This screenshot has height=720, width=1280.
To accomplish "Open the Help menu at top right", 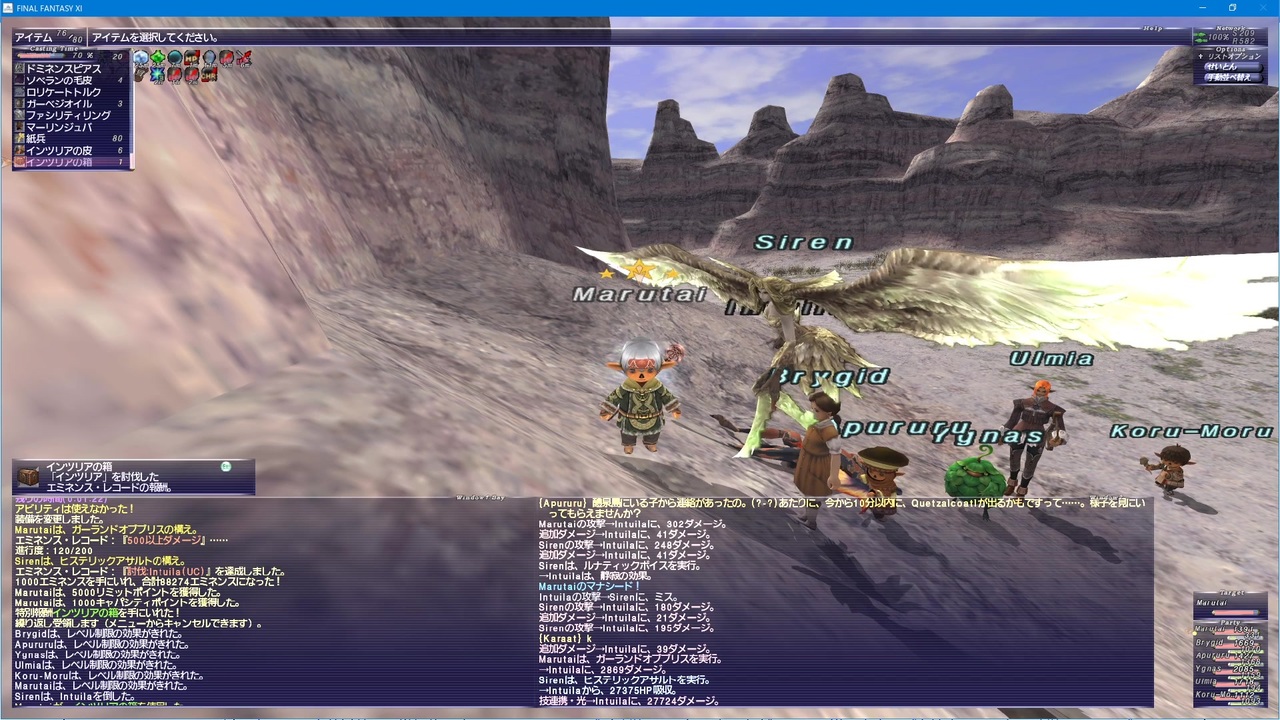I will click(1151, 28).
